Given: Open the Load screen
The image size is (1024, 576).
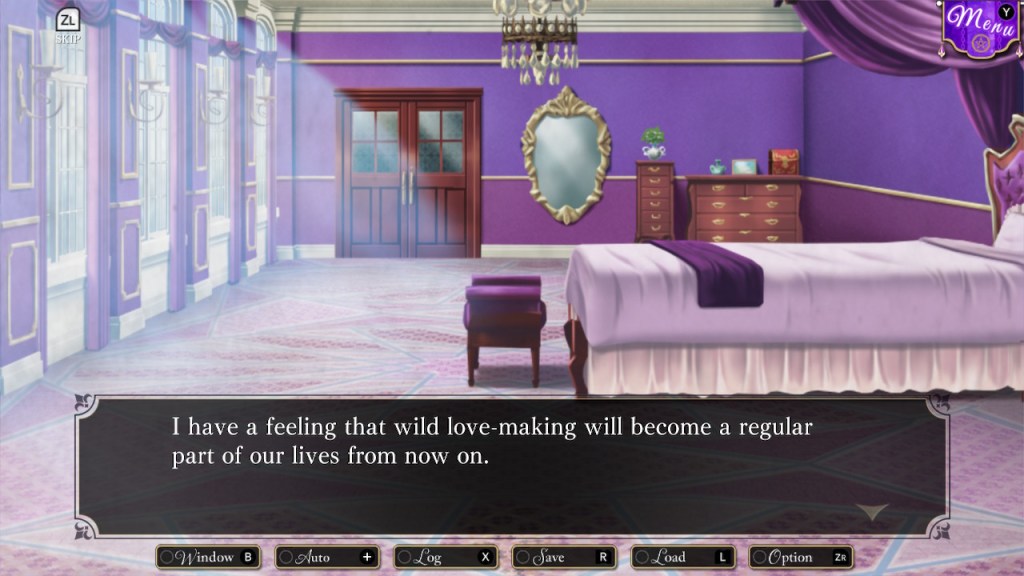Looking at the screenshot, I should 684,557.
